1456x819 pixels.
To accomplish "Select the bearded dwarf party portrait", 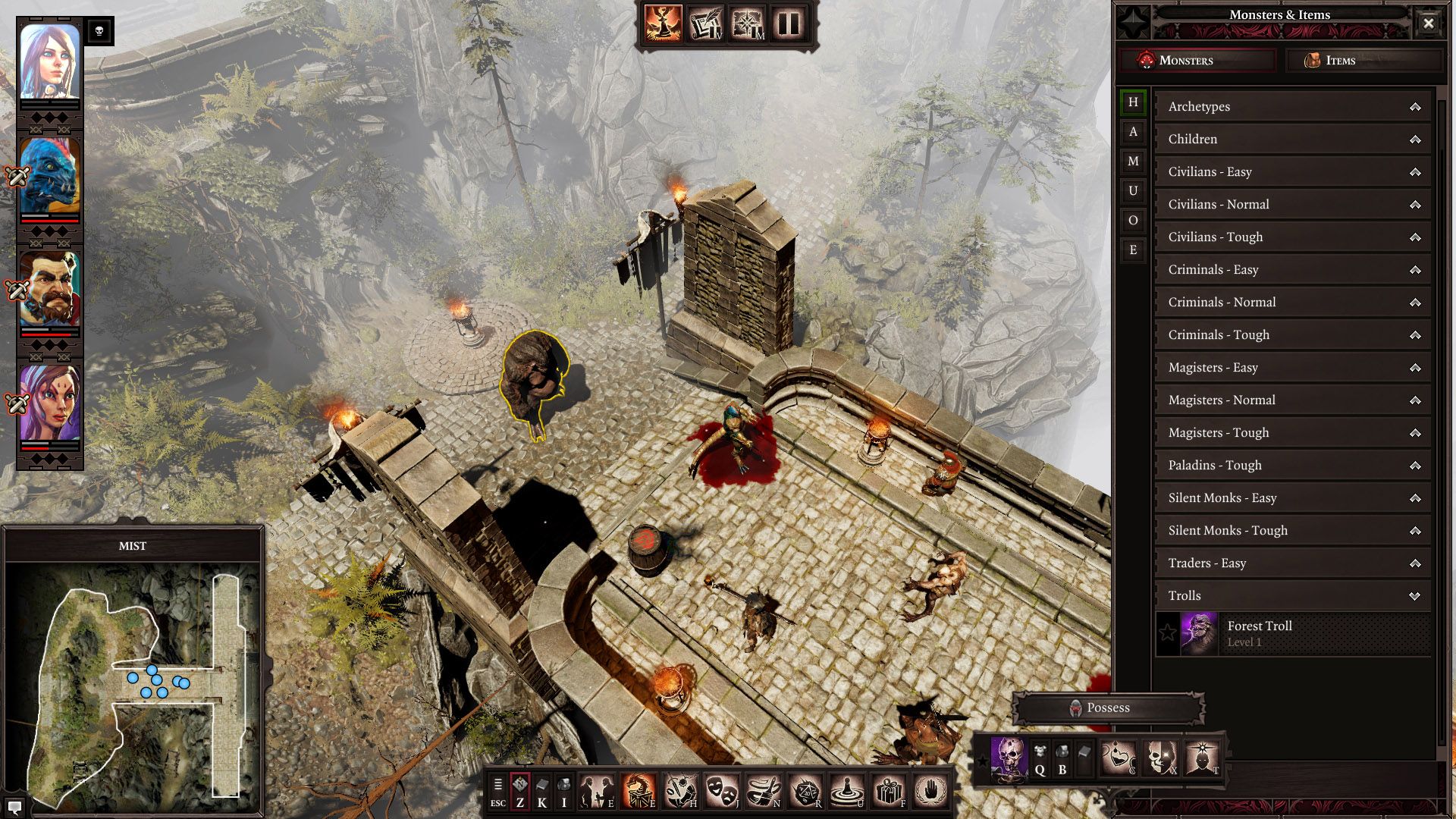I will click(49, 290).
